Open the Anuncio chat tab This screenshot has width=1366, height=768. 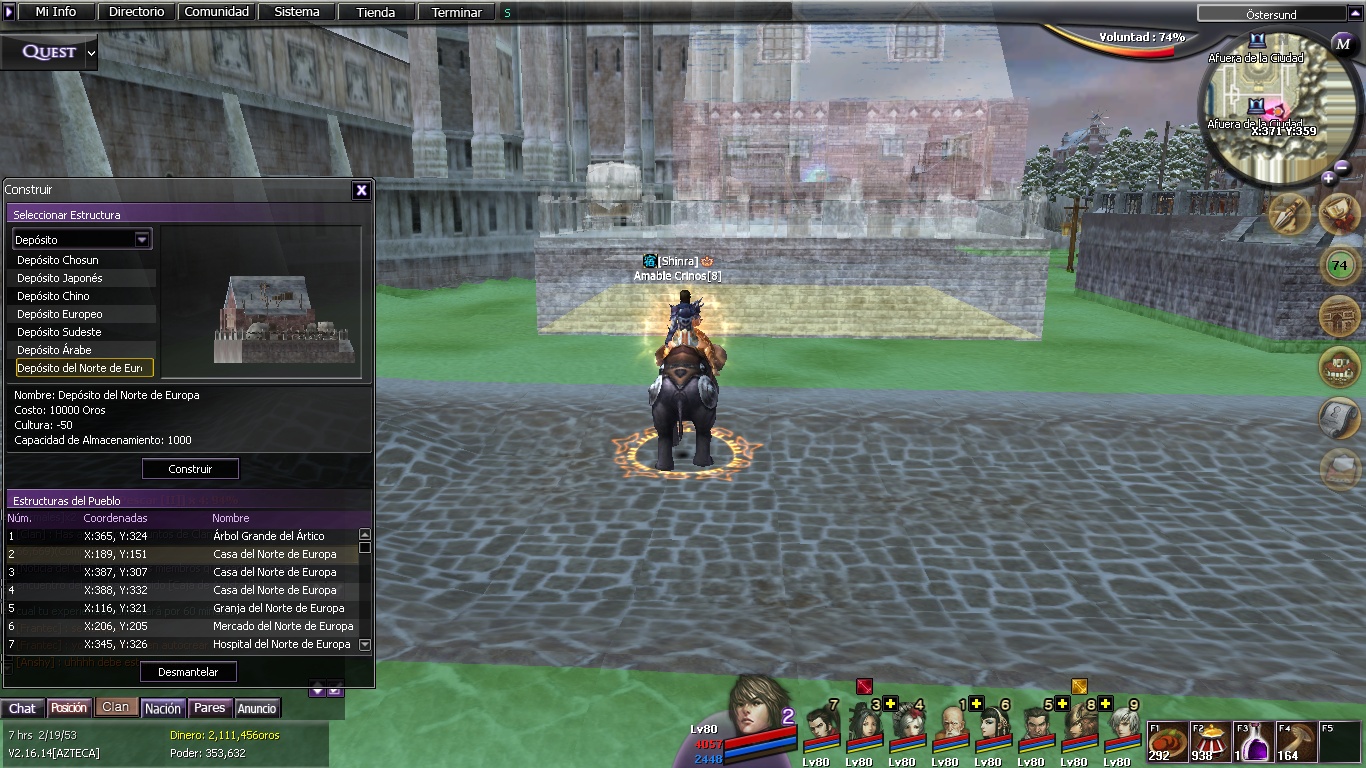pyautogui.click(x=257, y=708)
